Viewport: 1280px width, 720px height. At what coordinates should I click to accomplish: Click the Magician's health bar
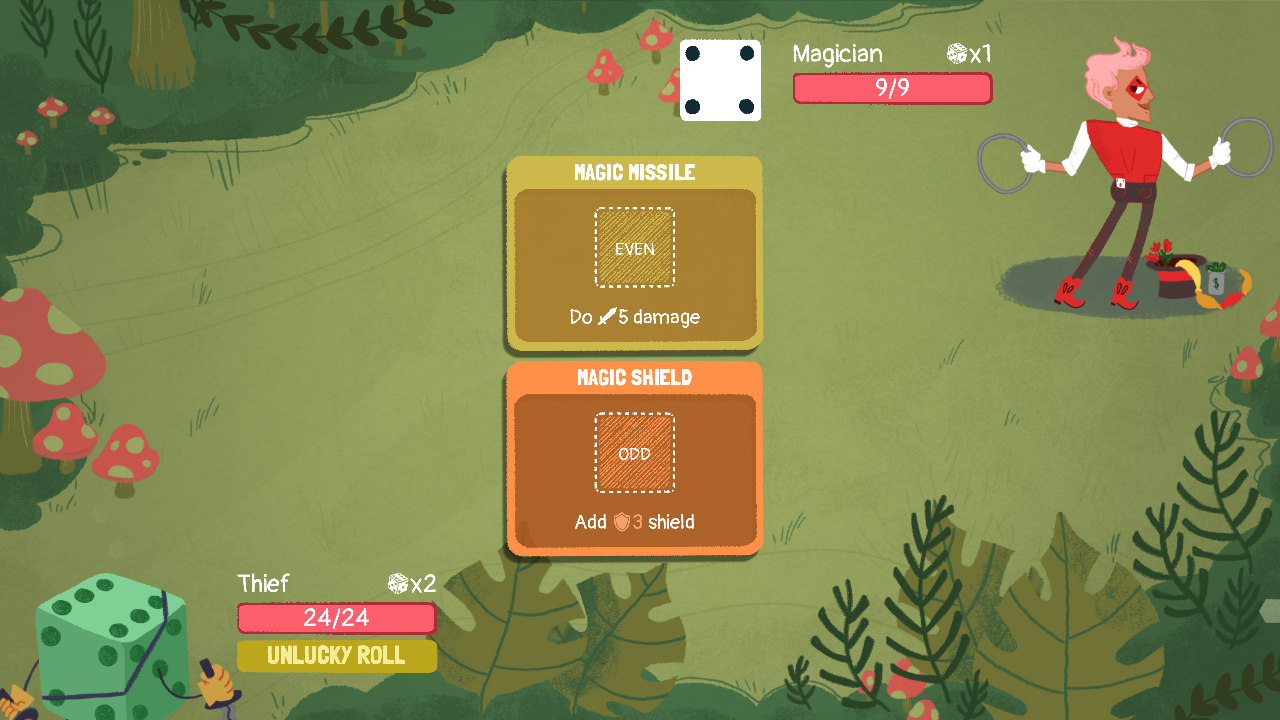coord(892,88)
